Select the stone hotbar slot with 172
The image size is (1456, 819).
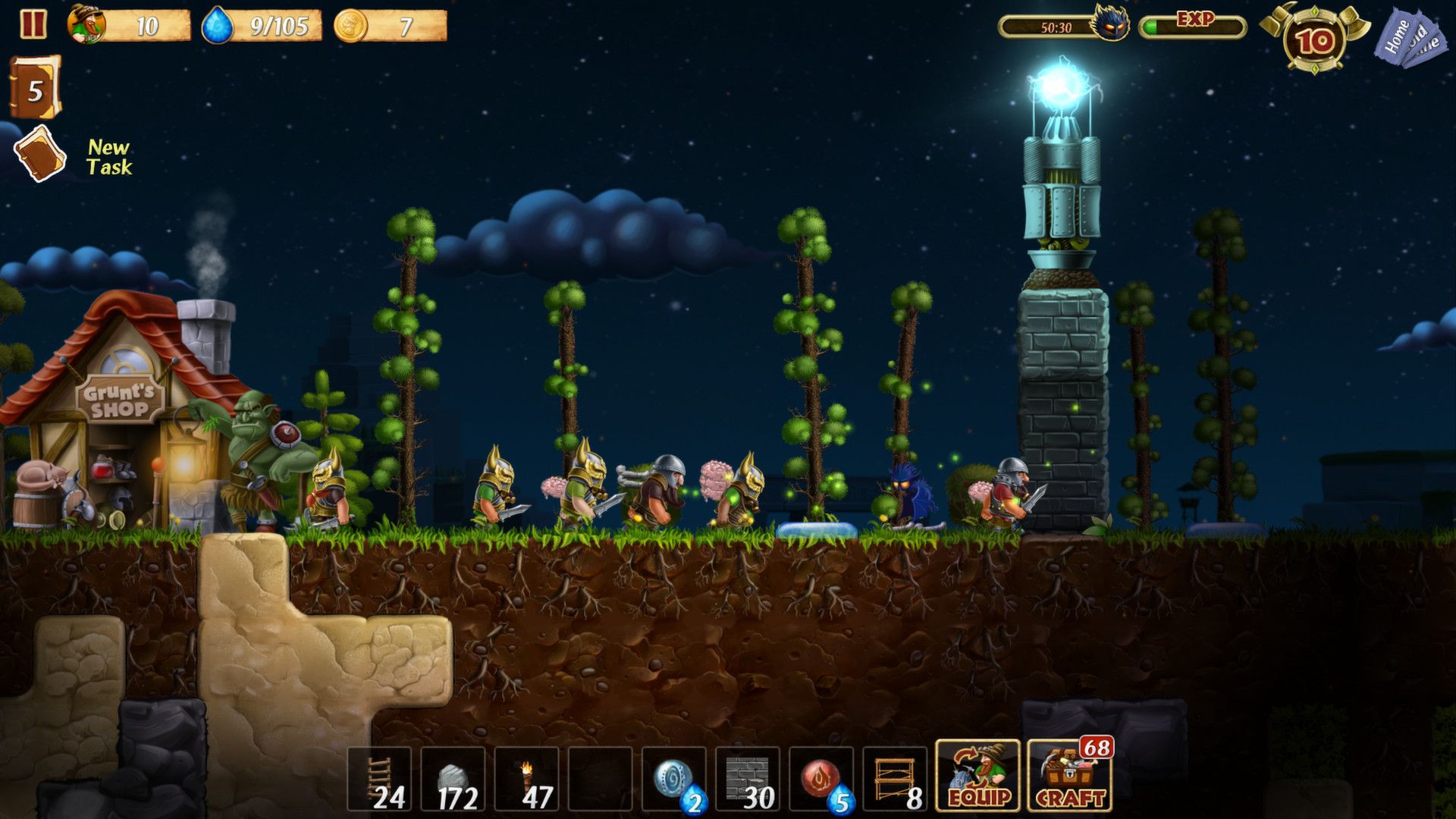pyautogui.click(x=453, y=779)
